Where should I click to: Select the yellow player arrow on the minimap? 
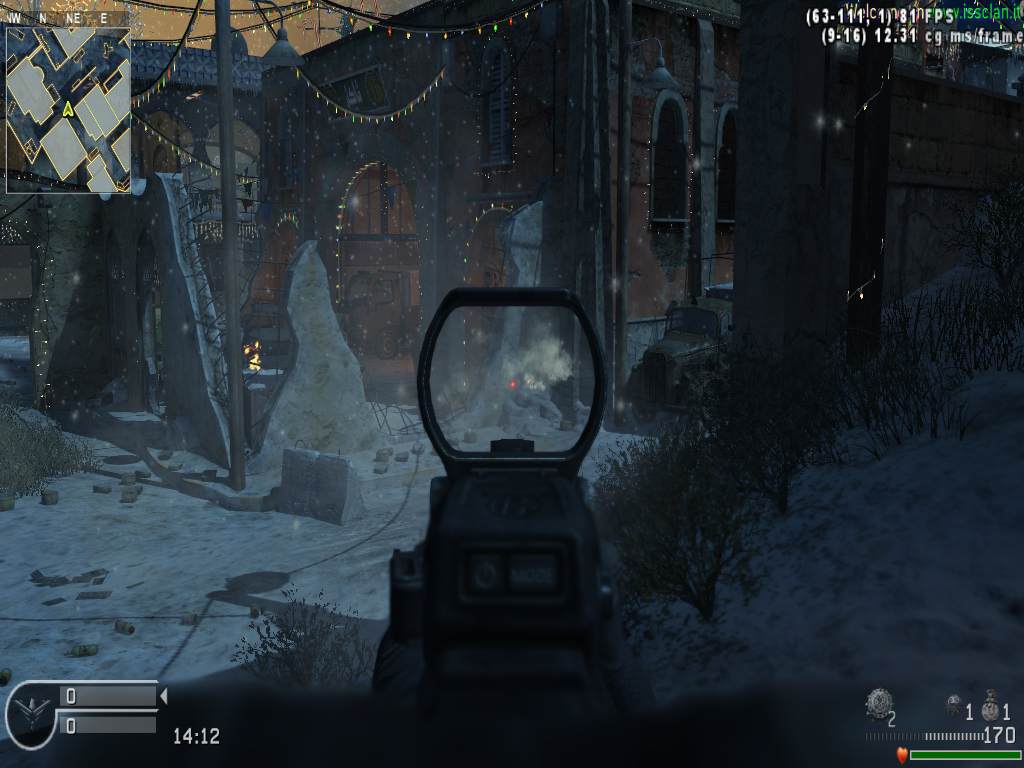click(x=68, y=108)
